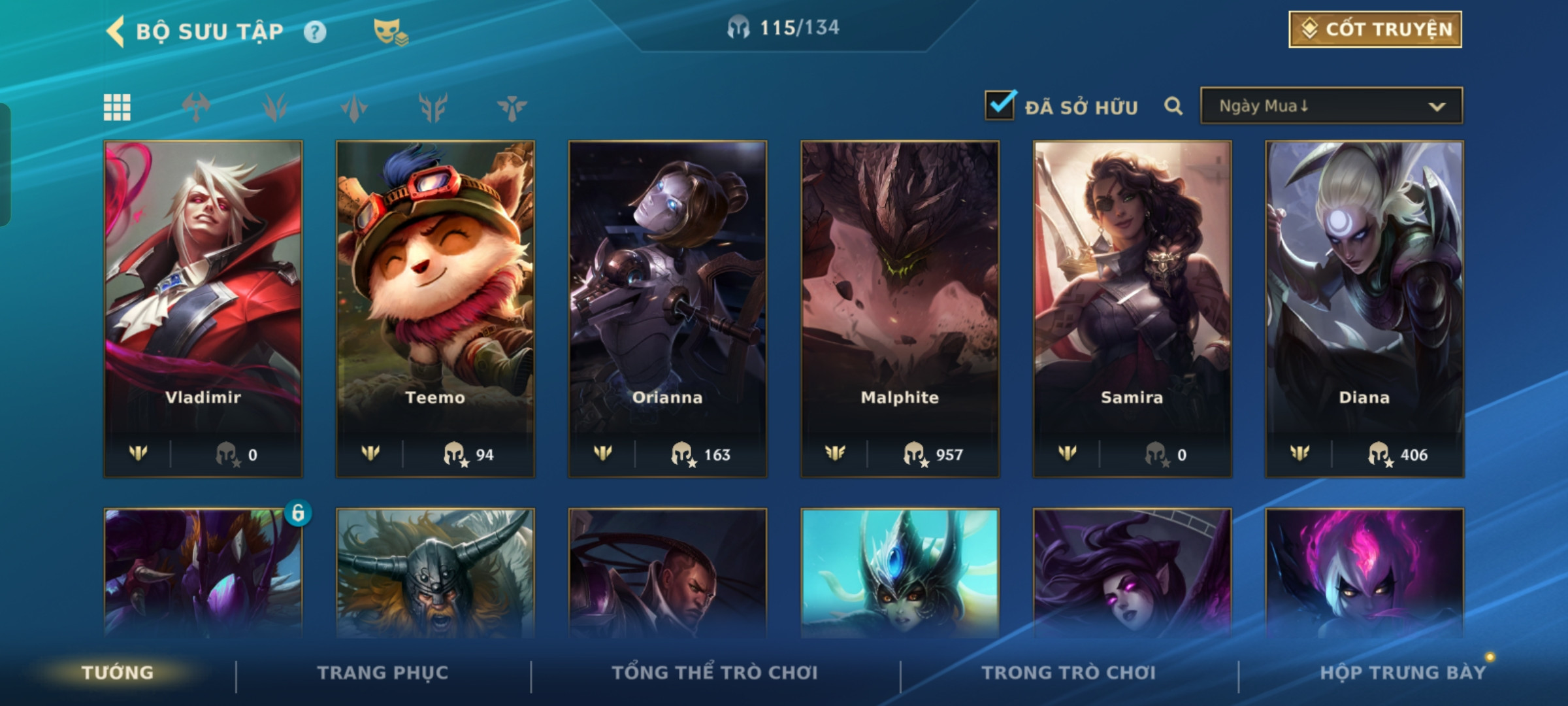1568x706 pixels.
Task: Go back from Bộ Sưu Tập
Action: (116, 31)
